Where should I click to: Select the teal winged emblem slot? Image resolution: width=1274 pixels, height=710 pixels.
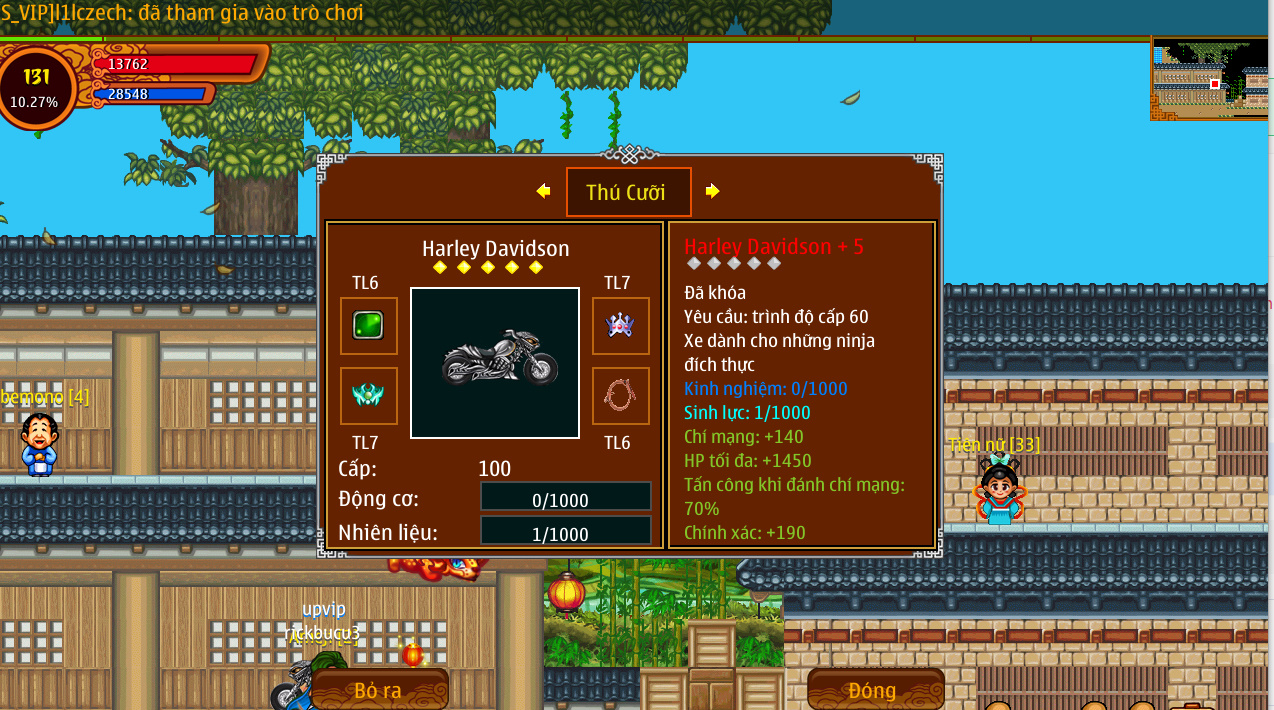pyautogui.click(x=368, y=396)
